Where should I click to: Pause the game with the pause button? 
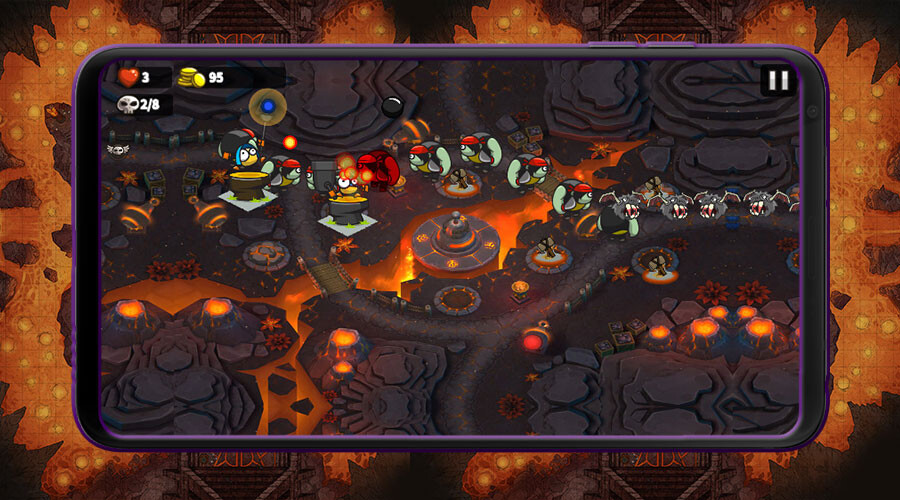point(778,81)
